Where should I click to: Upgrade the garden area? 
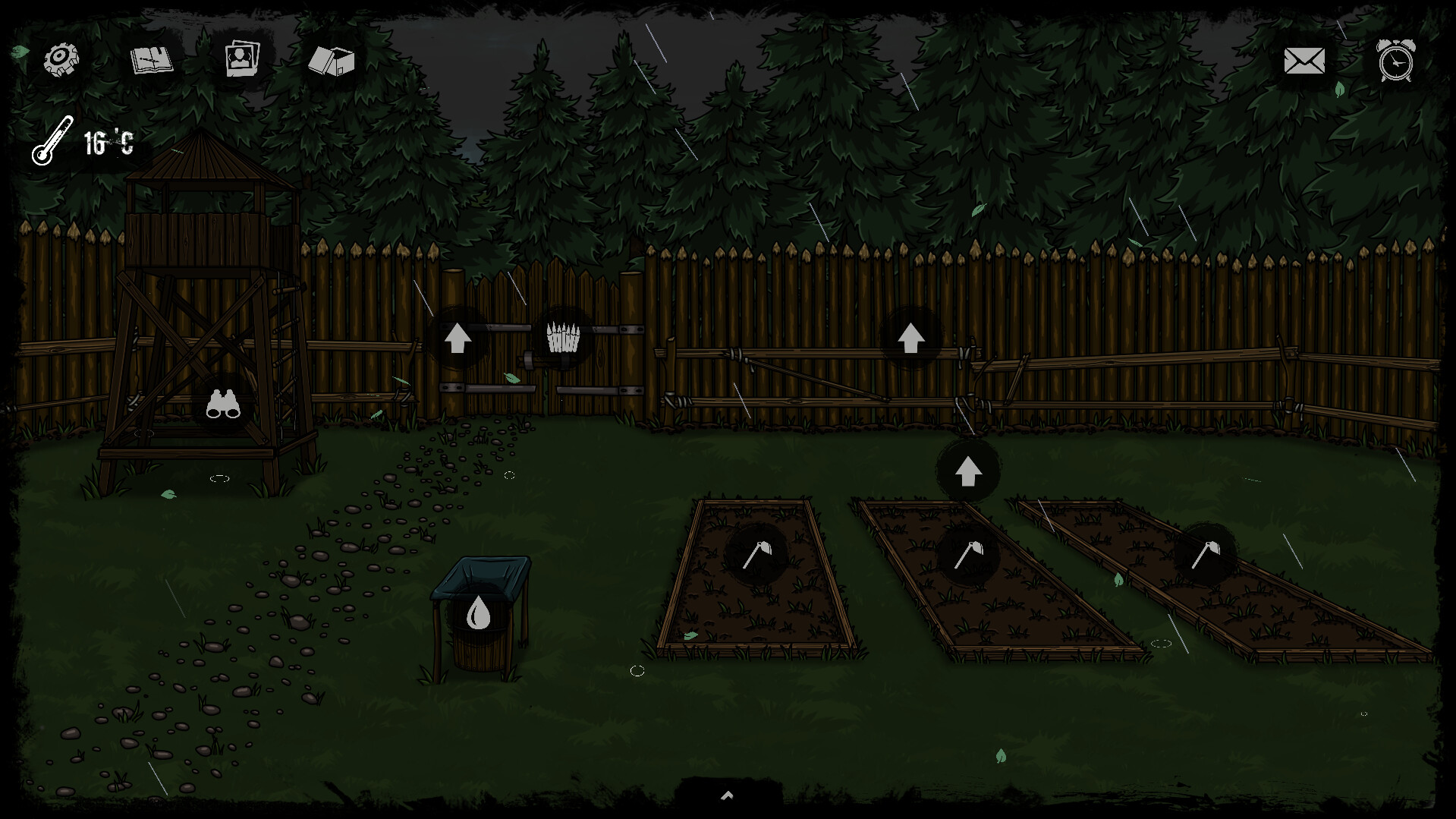coord(967,471)
